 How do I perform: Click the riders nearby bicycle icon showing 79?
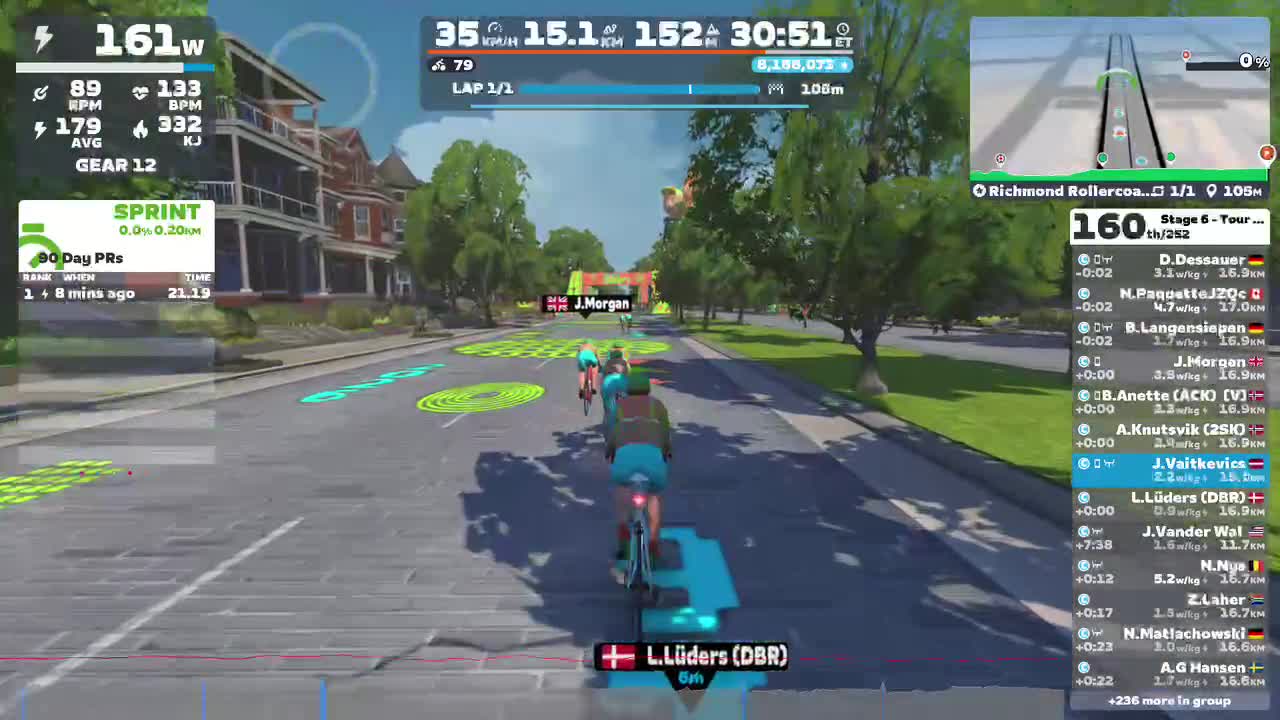pos(438,65)
